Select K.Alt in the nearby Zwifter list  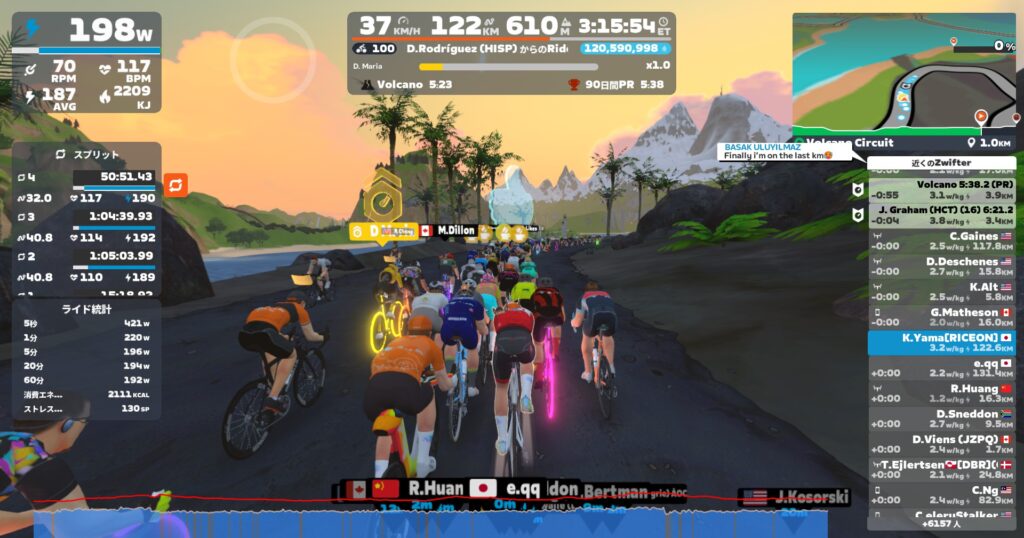[x=940, y=291]
